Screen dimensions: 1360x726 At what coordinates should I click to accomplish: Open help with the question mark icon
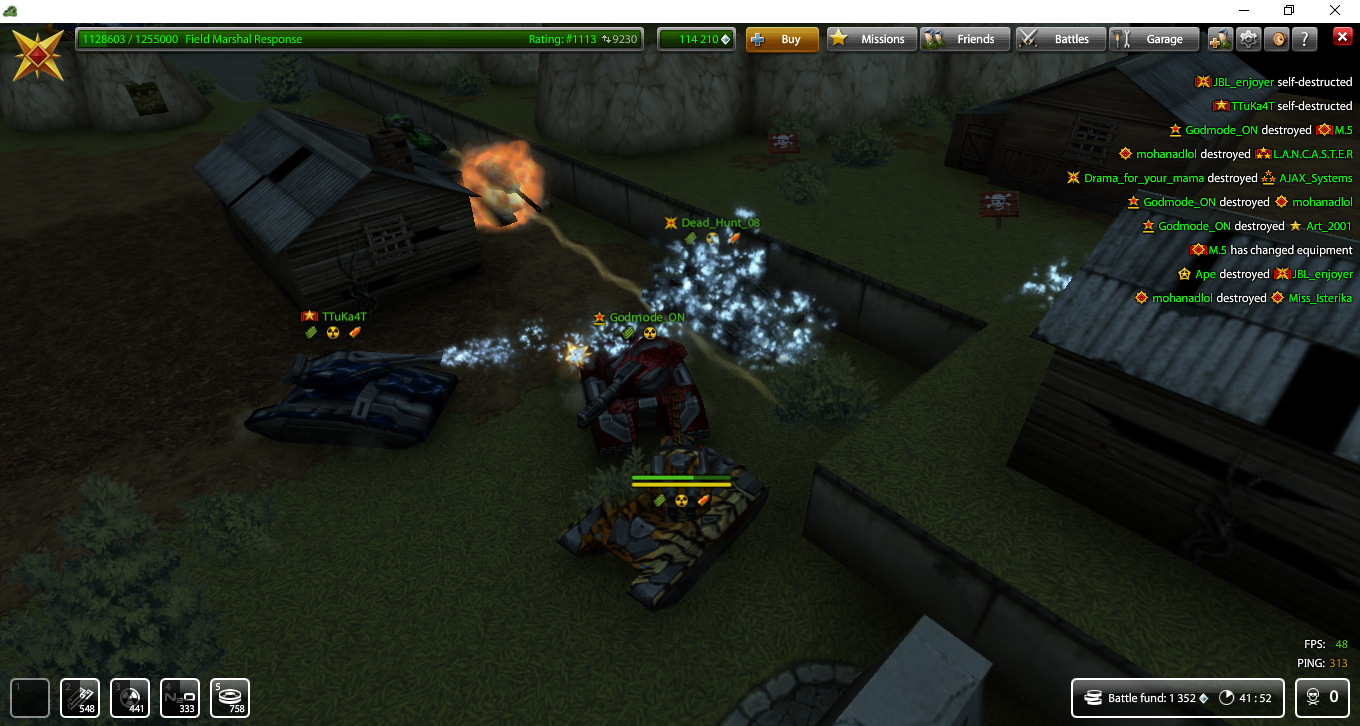click(1303, 38)
